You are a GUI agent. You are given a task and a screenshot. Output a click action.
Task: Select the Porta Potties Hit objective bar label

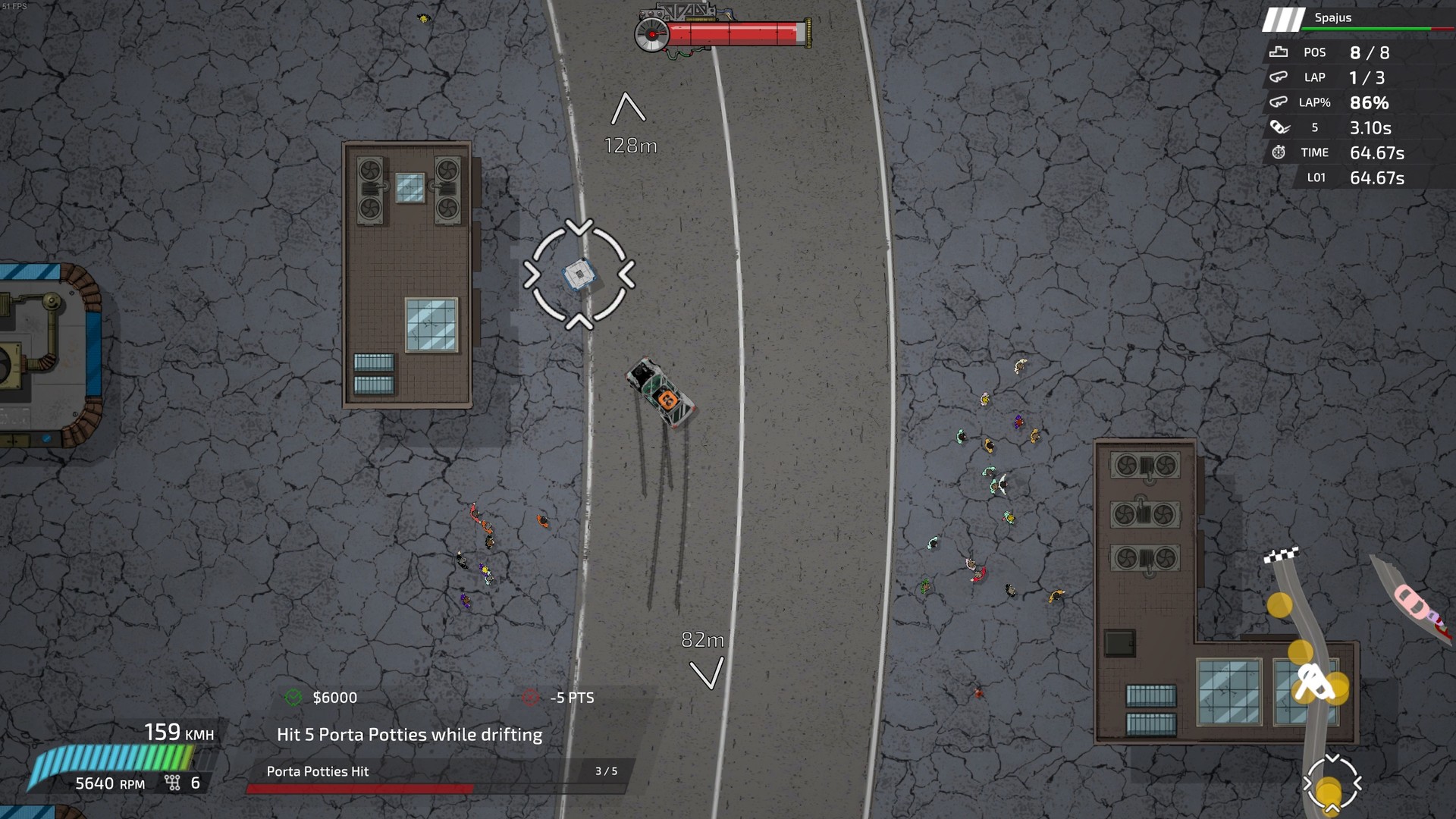[315, 771]
